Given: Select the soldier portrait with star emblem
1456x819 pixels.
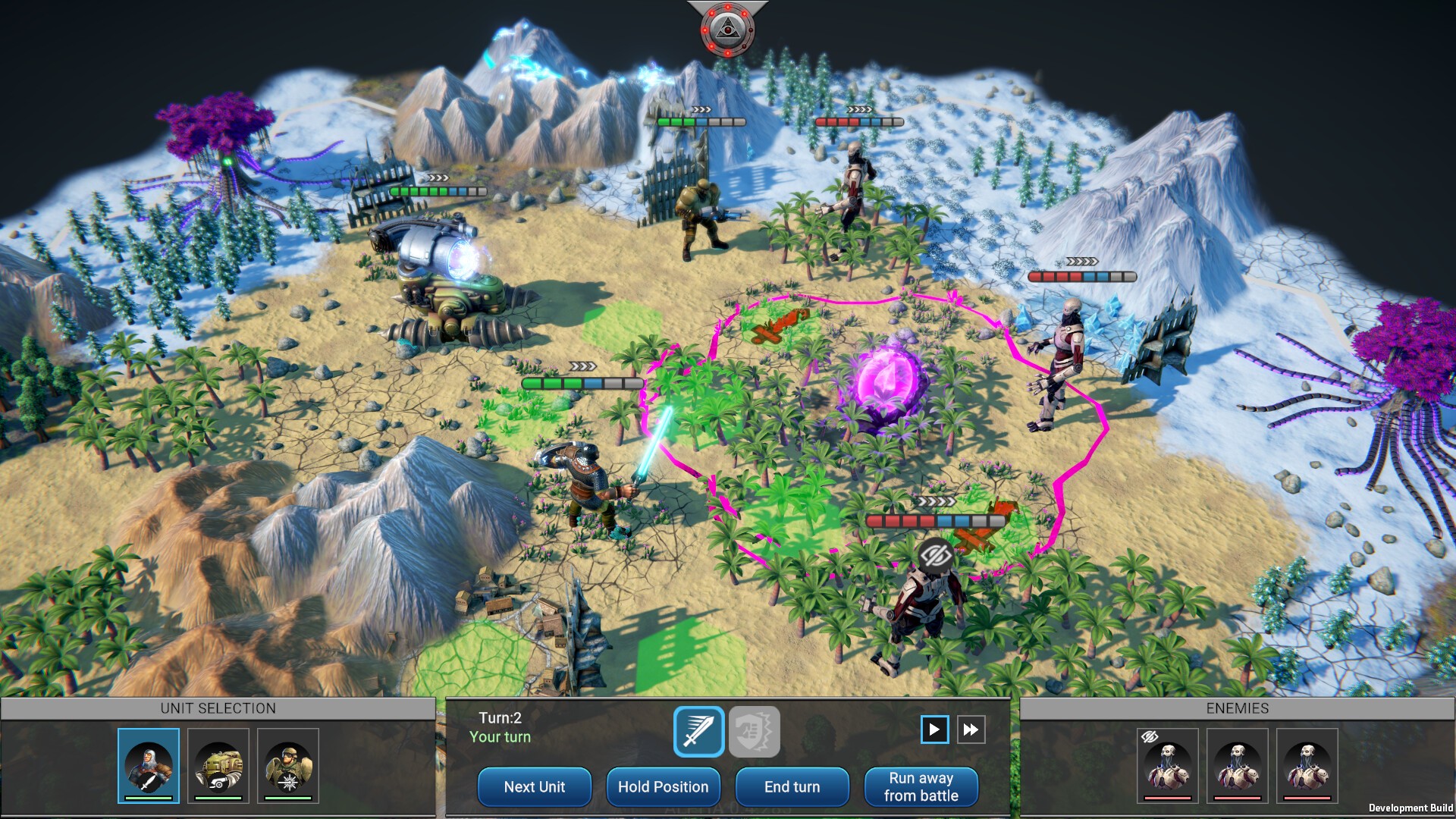Looking at the screenshot, I should (287, 764).
